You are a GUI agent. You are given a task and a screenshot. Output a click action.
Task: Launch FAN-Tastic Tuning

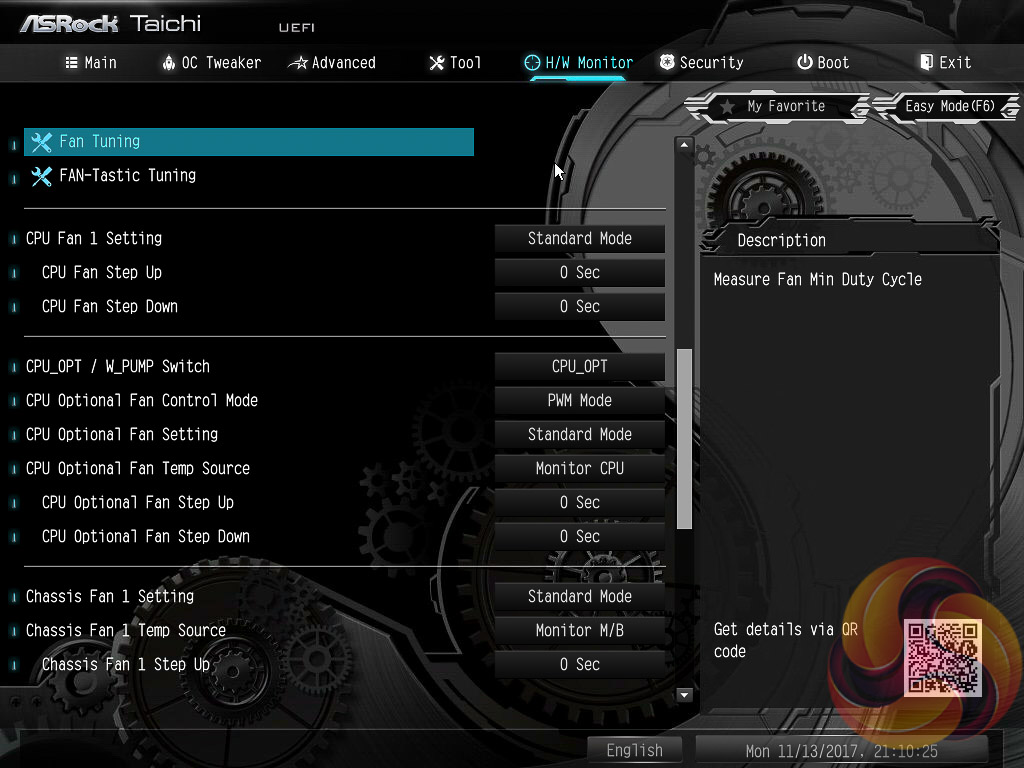click(x=127, y=176)
